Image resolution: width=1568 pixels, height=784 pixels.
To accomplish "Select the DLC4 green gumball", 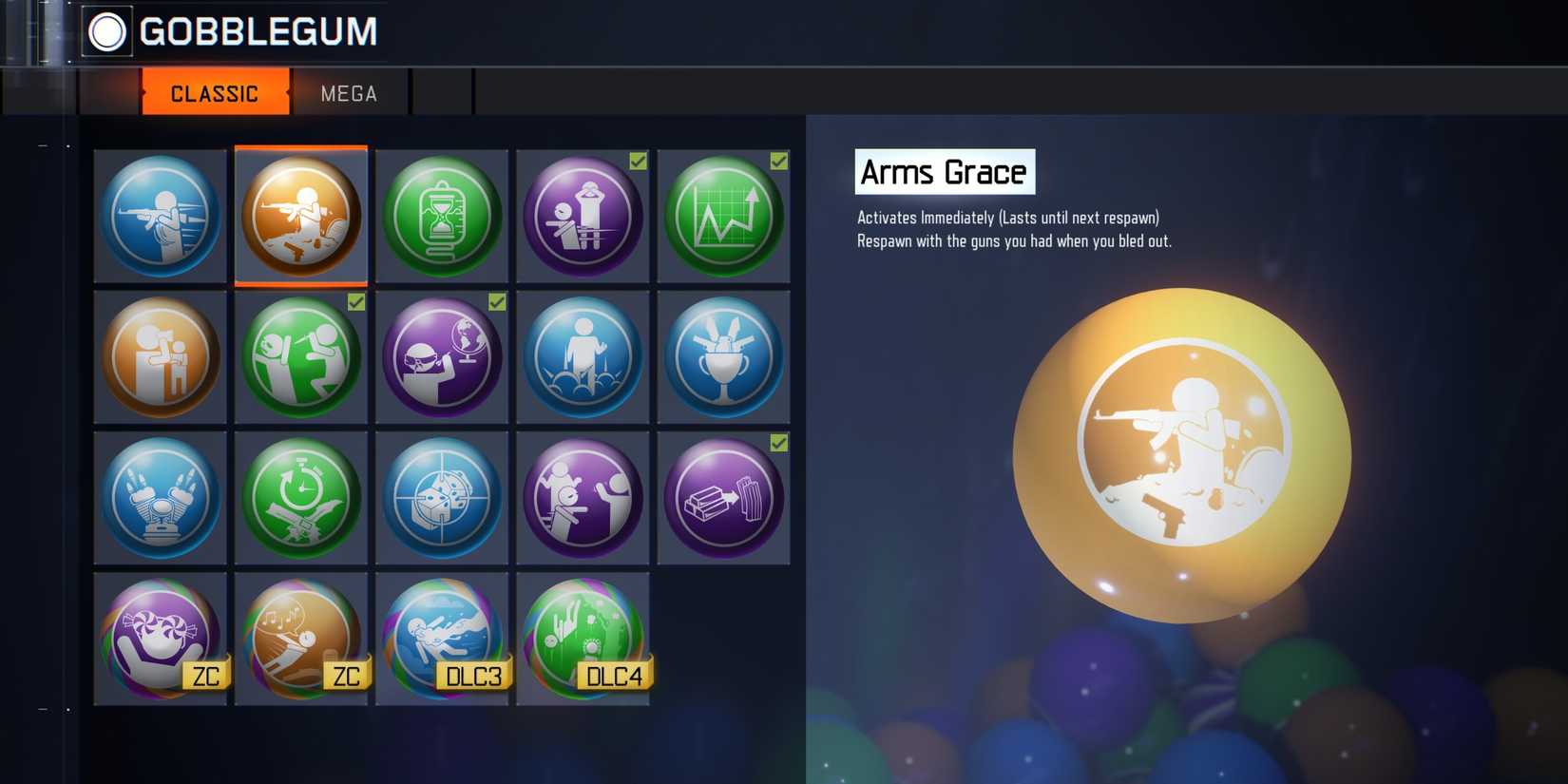I will click(582, 637).
